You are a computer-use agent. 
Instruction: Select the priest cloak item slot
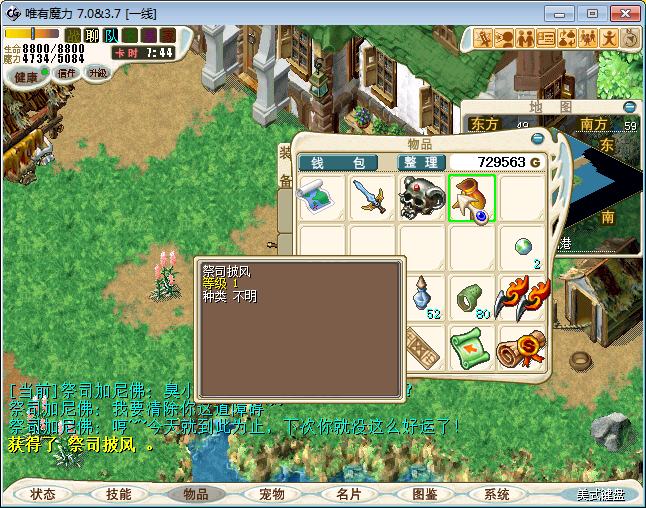(x=472, y=198)
